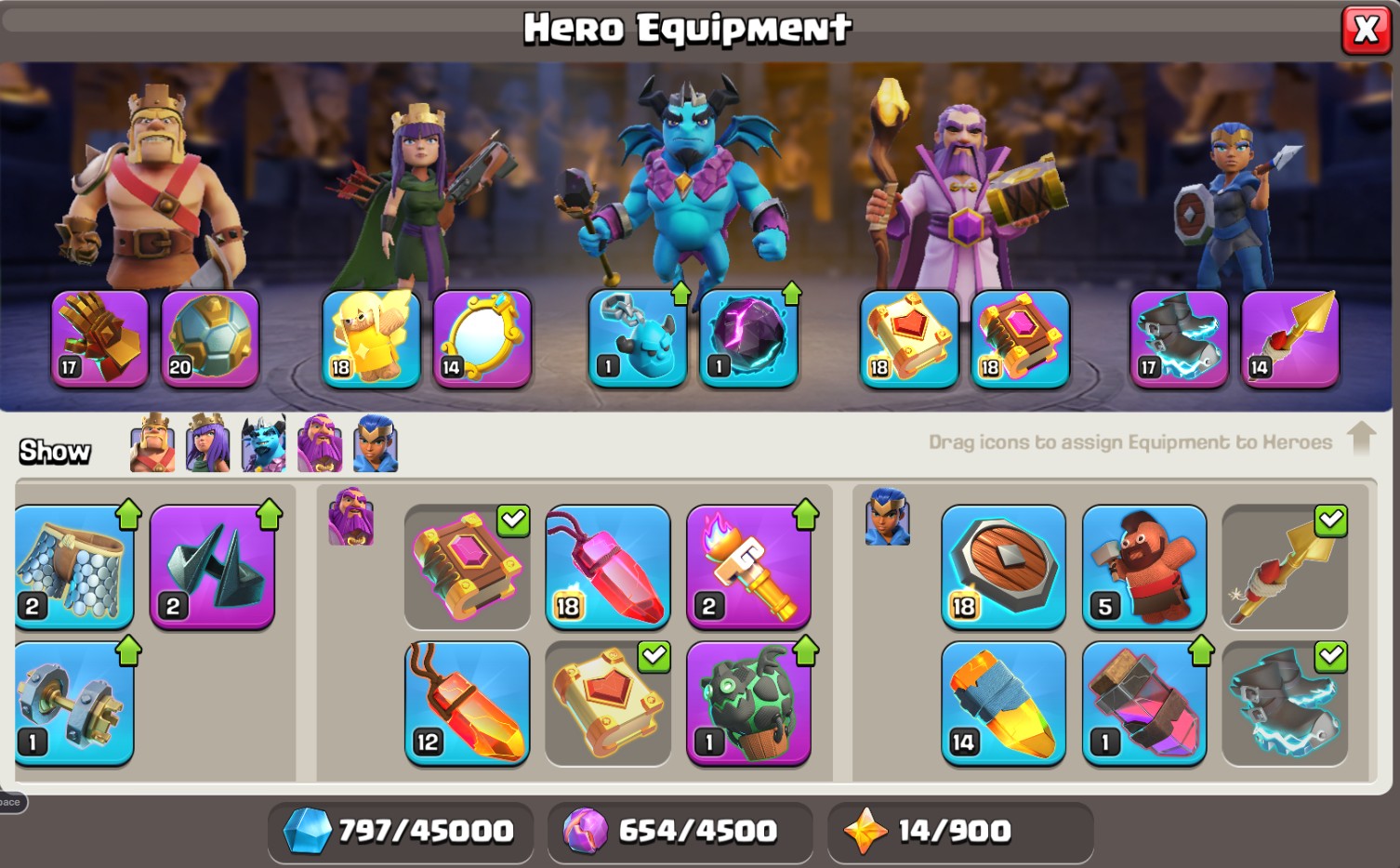The width and height of the screenshot is (1400, 868).
Task: Select the level 18 wooden shield item
Action: click(x=1004, y=567)
